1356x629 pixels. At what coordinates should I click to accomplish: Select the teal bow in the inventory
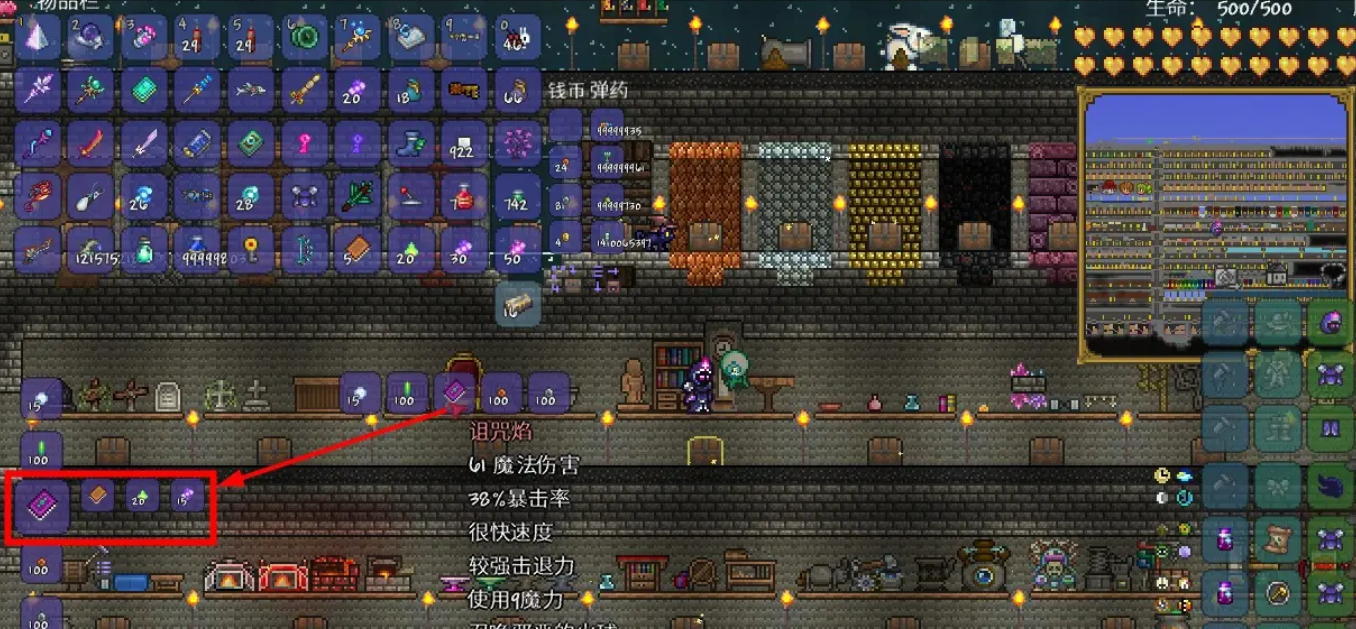[304, 249]
